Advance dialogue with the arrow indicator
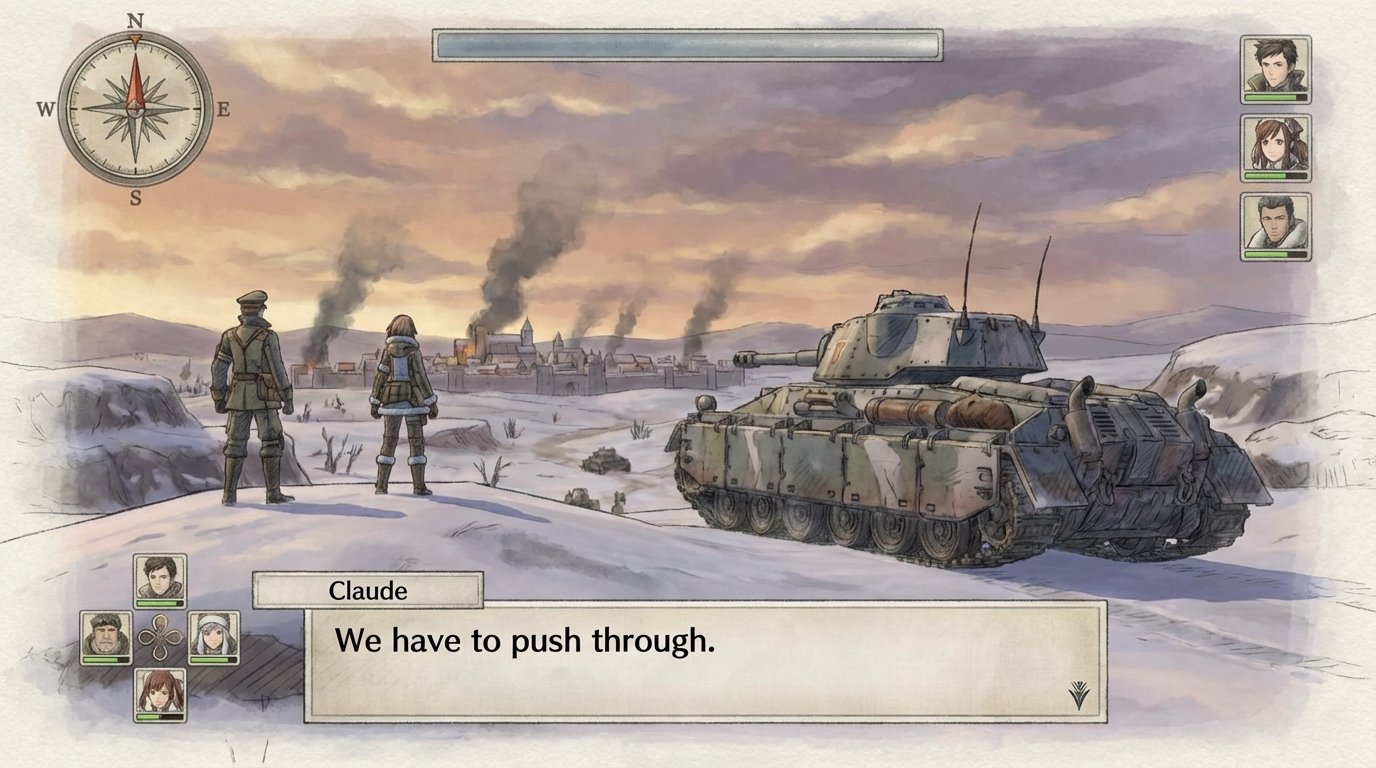This screenshot has height=768, width=1376. [x=1078, y=694]
